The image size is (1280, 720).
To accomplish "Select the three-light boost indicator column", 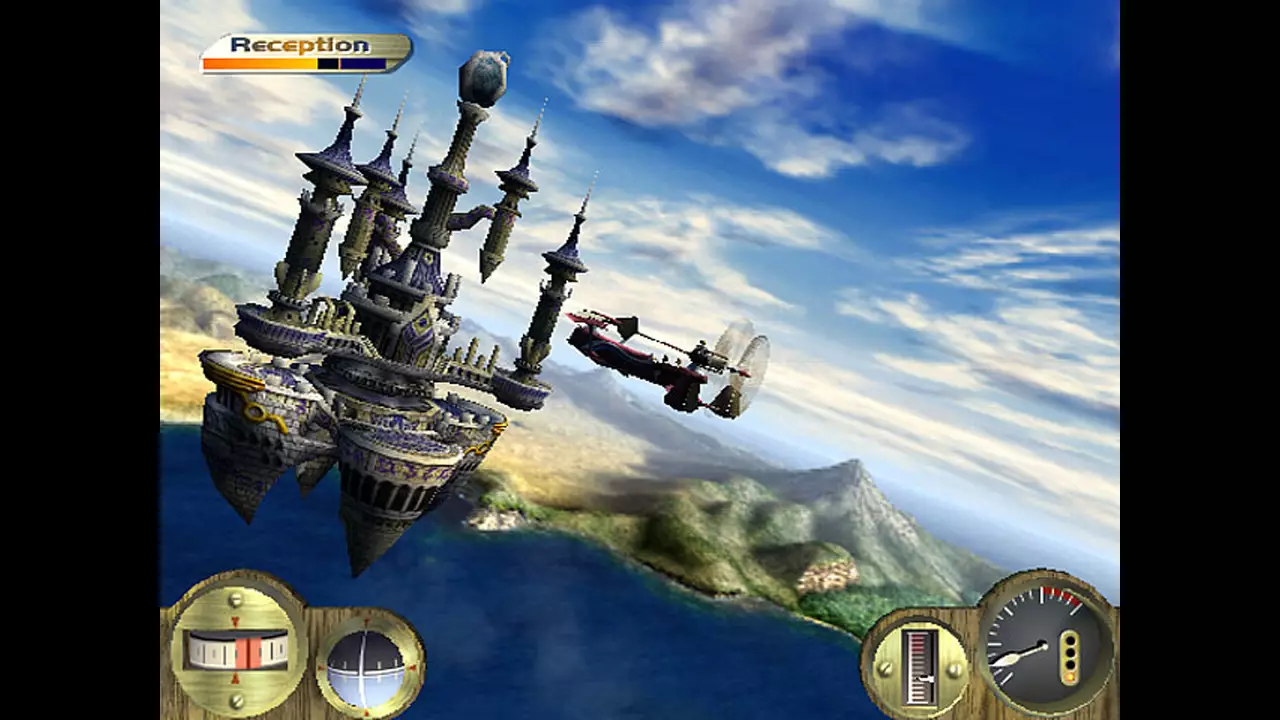I will pos(1070,655).
